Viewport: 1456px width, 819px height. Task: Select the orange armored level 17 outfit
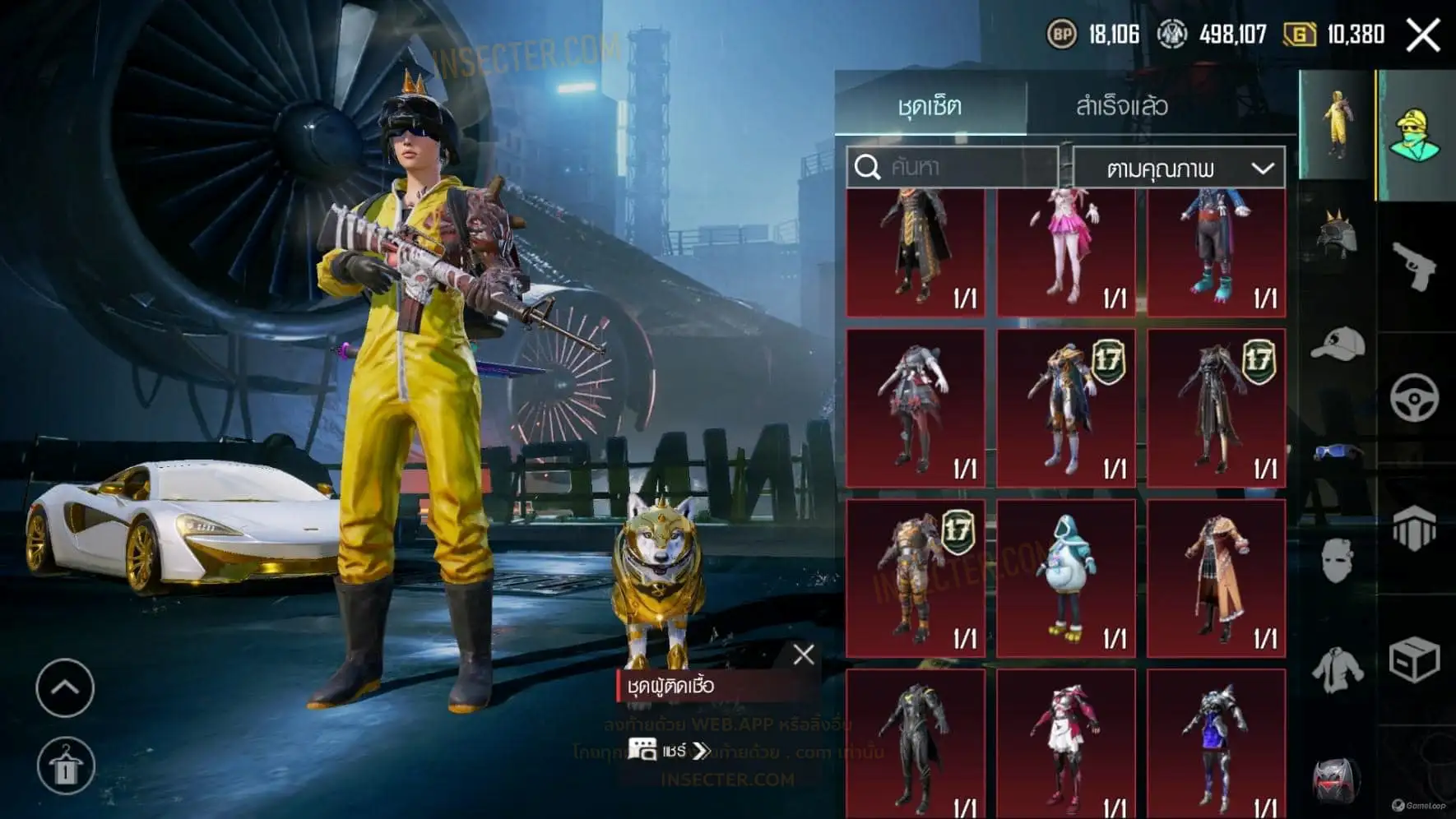(x=916, y=577)
